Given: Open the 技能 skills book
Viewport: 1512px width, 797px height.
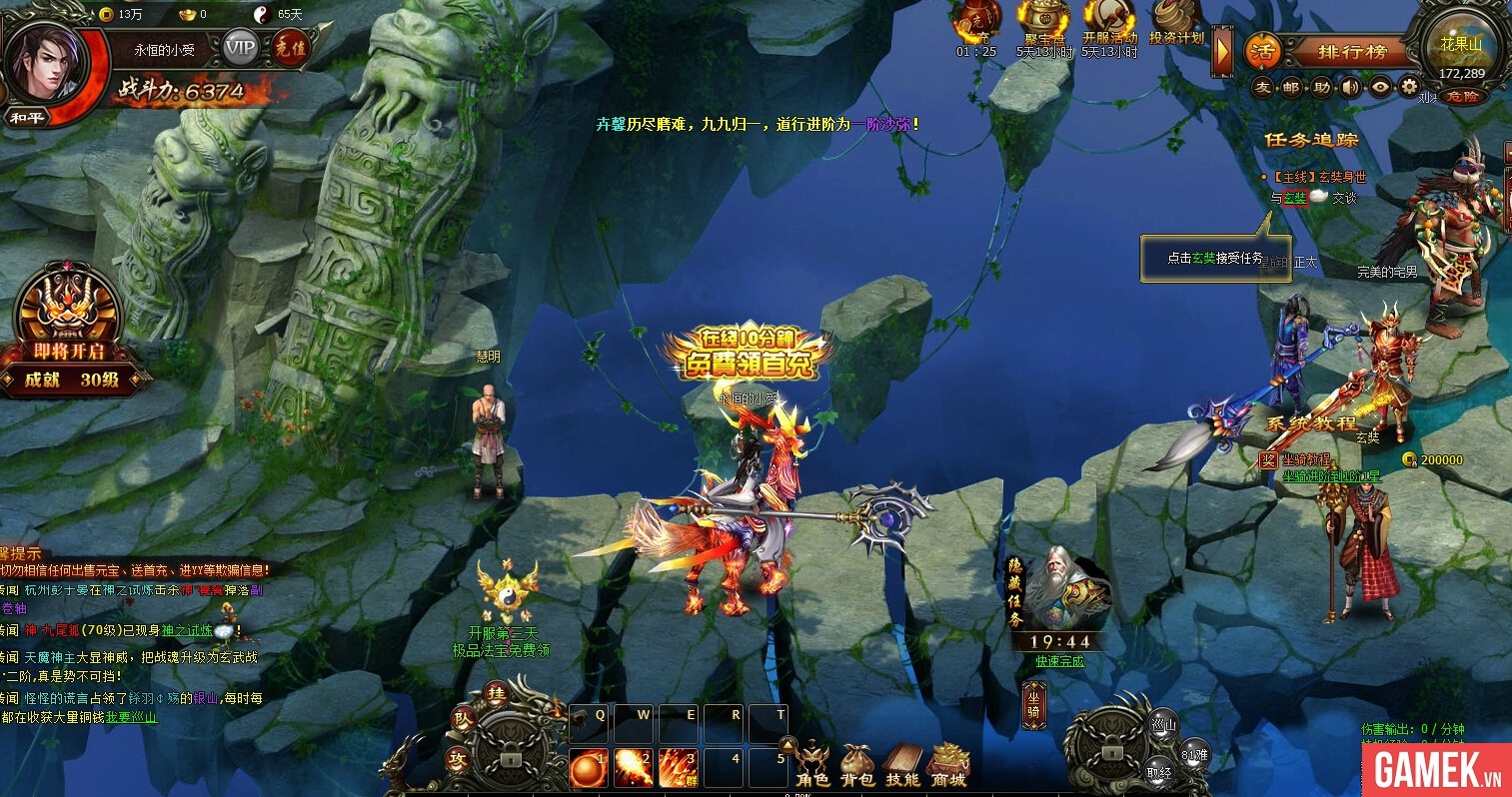Looking at the screenshot, I should tap(902, 765).
